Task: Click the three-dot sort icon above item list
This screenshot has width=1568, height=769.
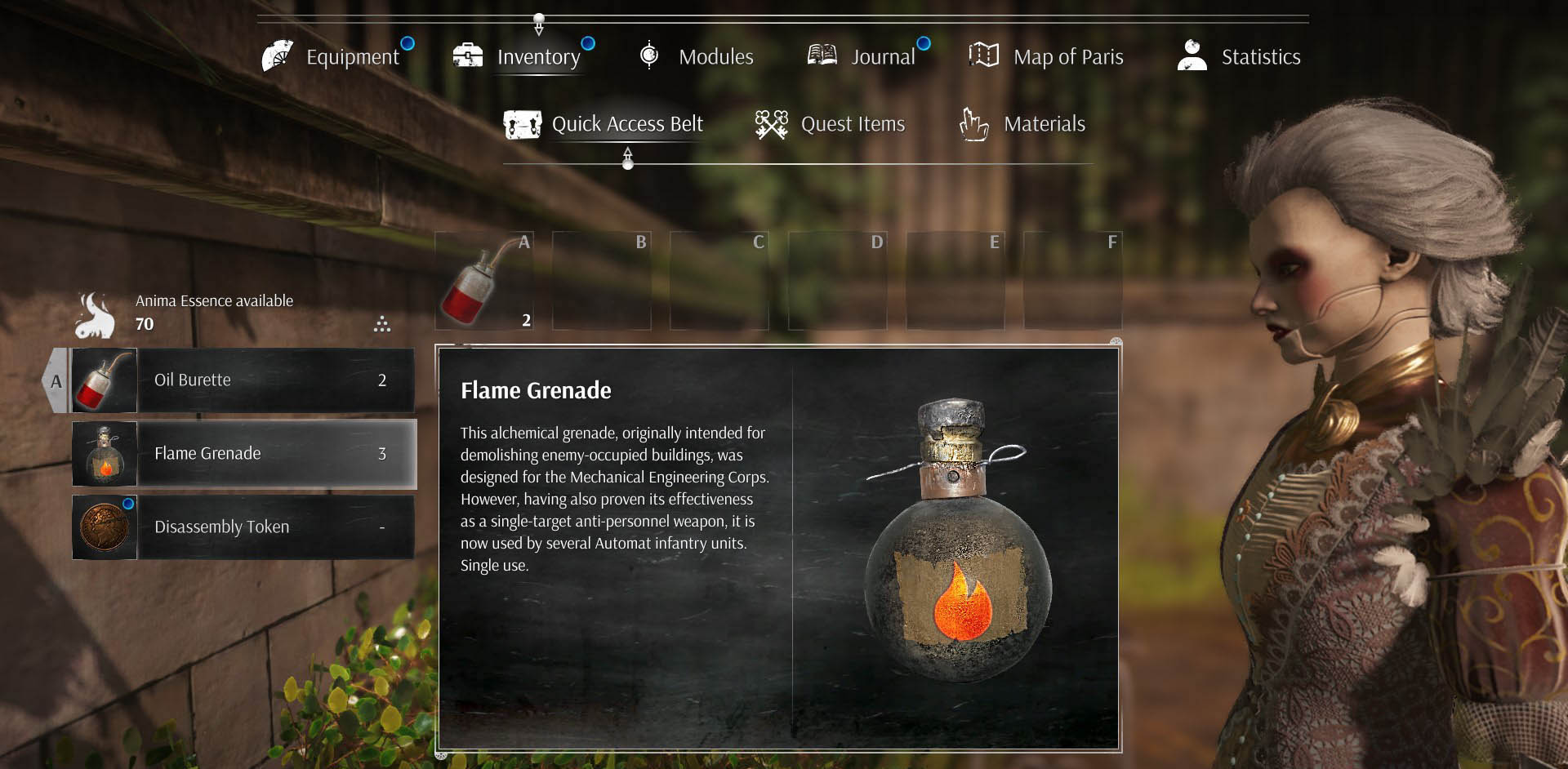Action: pos(382,324)
